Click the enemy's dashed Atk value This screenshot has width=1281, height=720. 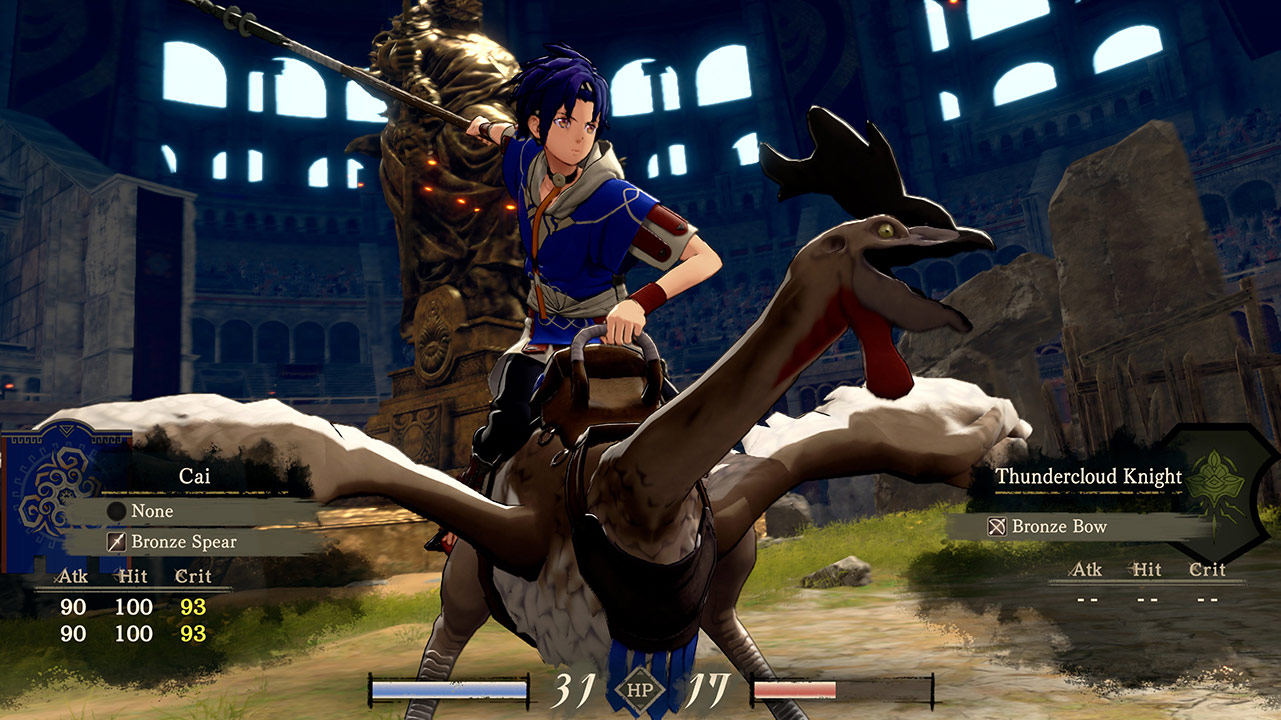[x=1089, y=599]
